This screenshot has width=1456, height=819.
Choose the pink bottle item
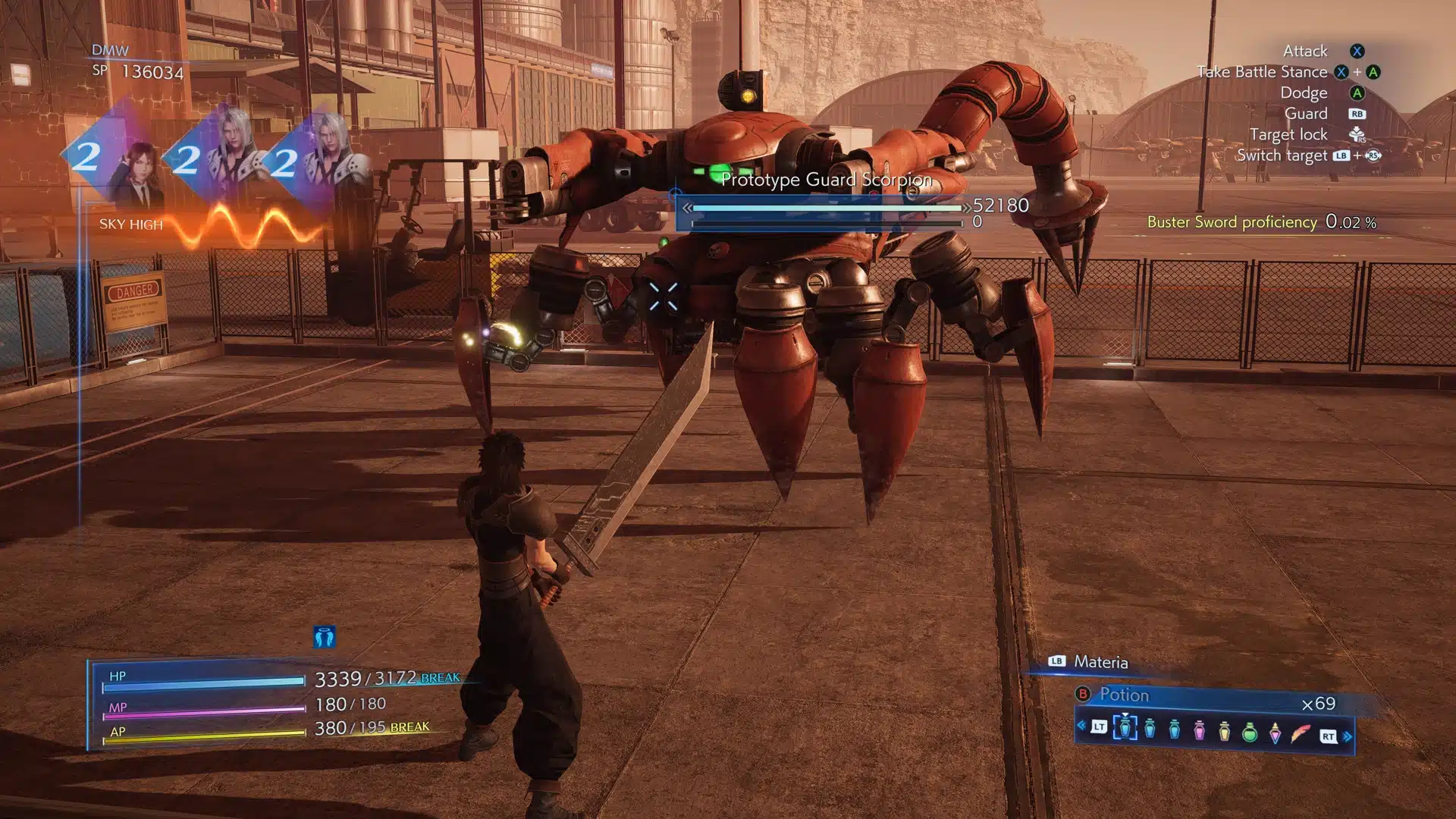point(1199,730)
